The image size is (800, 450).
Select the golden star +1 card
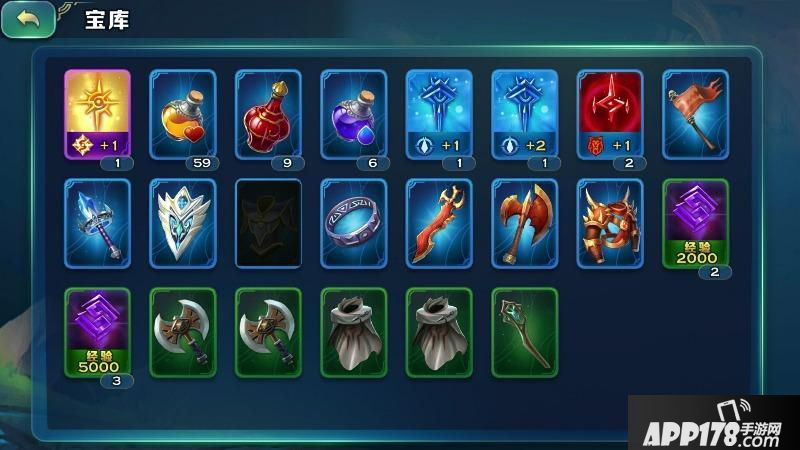pos(97,113)
